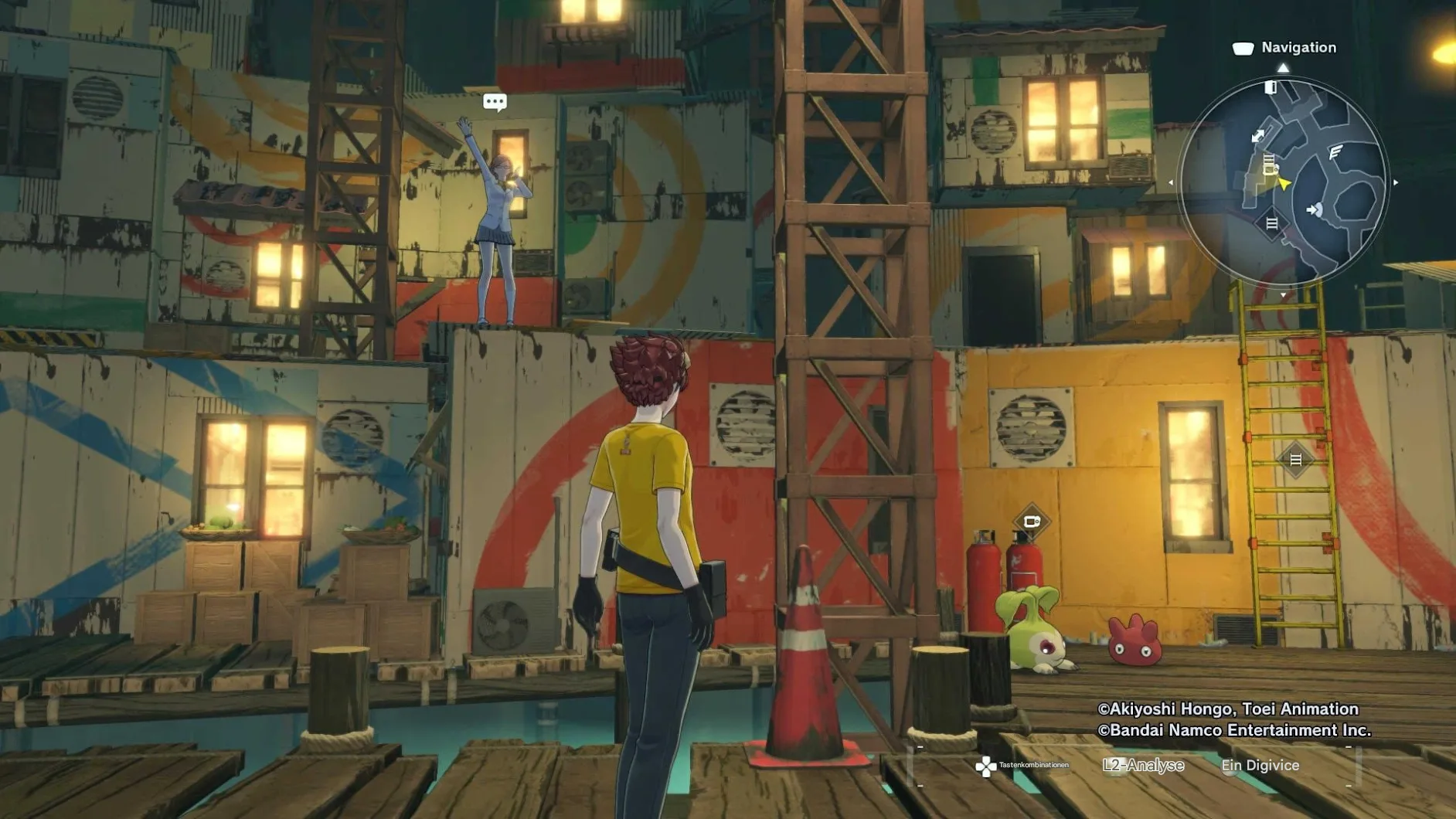
Task: Select the camera marker above the fire extinguishers
Action: tap(1032, 522)
